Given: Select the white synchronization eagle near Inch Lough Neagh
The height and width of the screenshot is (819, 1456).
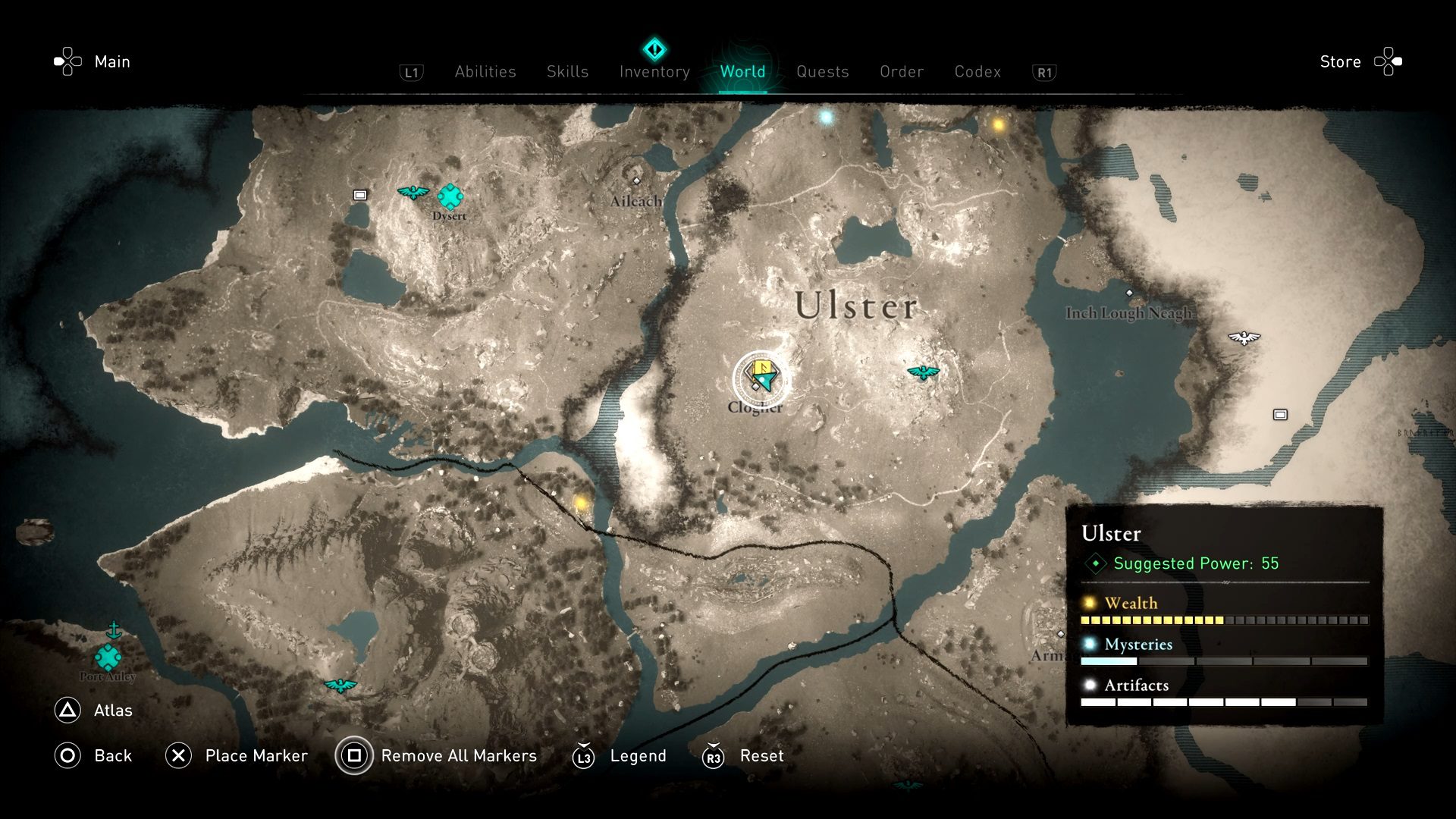Looking at the screenshot, I should [x=1244, y=337].
